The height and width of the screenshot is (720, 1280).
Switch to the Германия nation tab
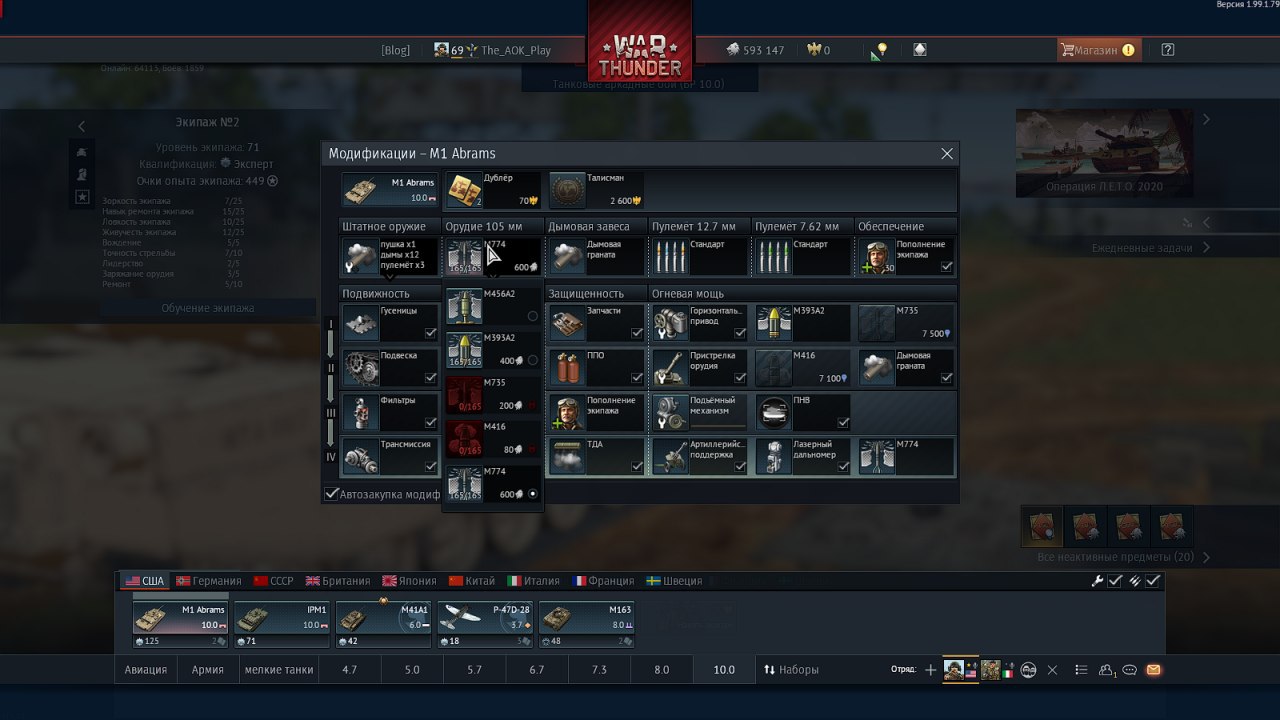[209, 581]
